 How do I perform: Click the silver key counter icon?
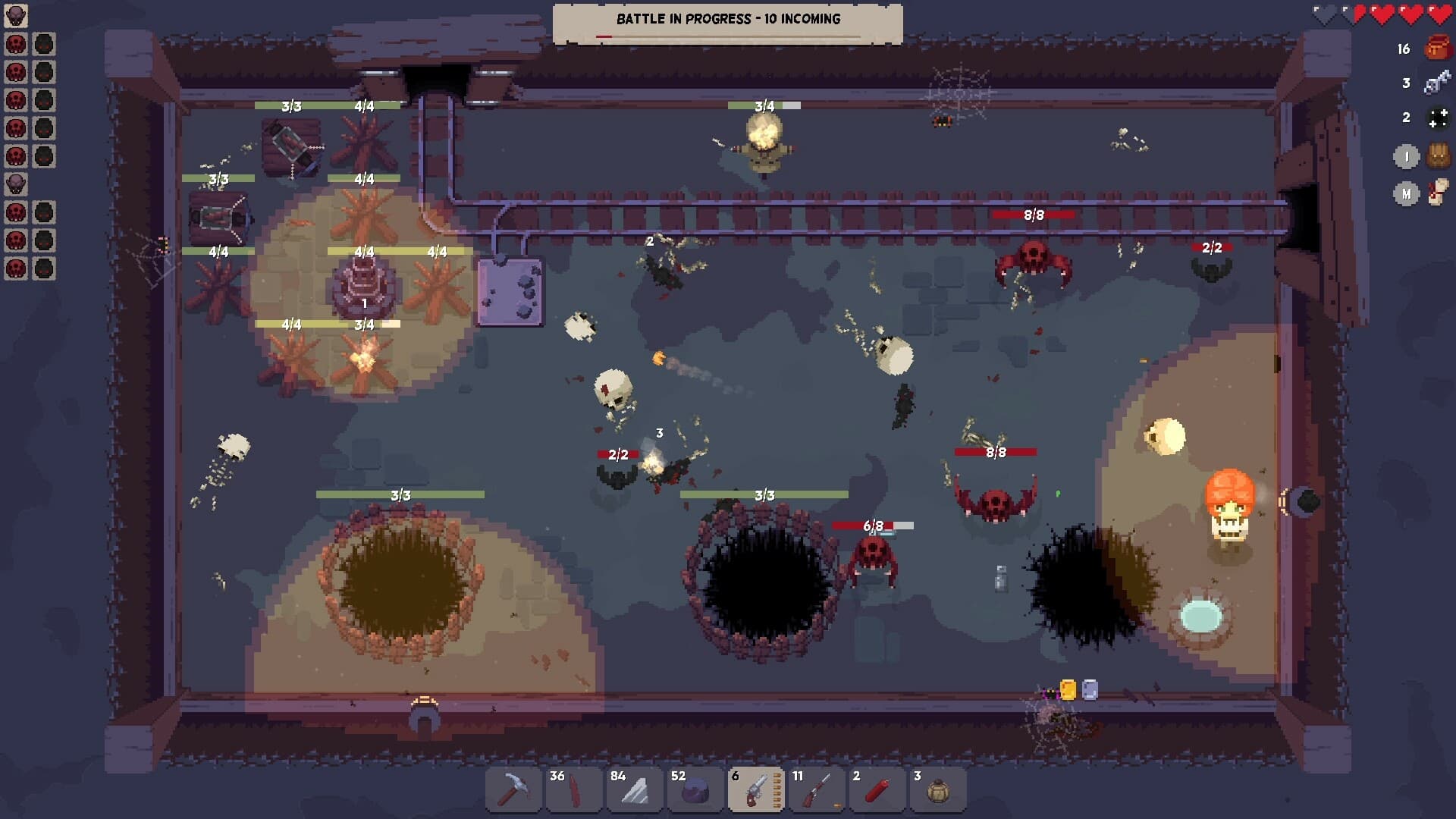point(1437,83)
